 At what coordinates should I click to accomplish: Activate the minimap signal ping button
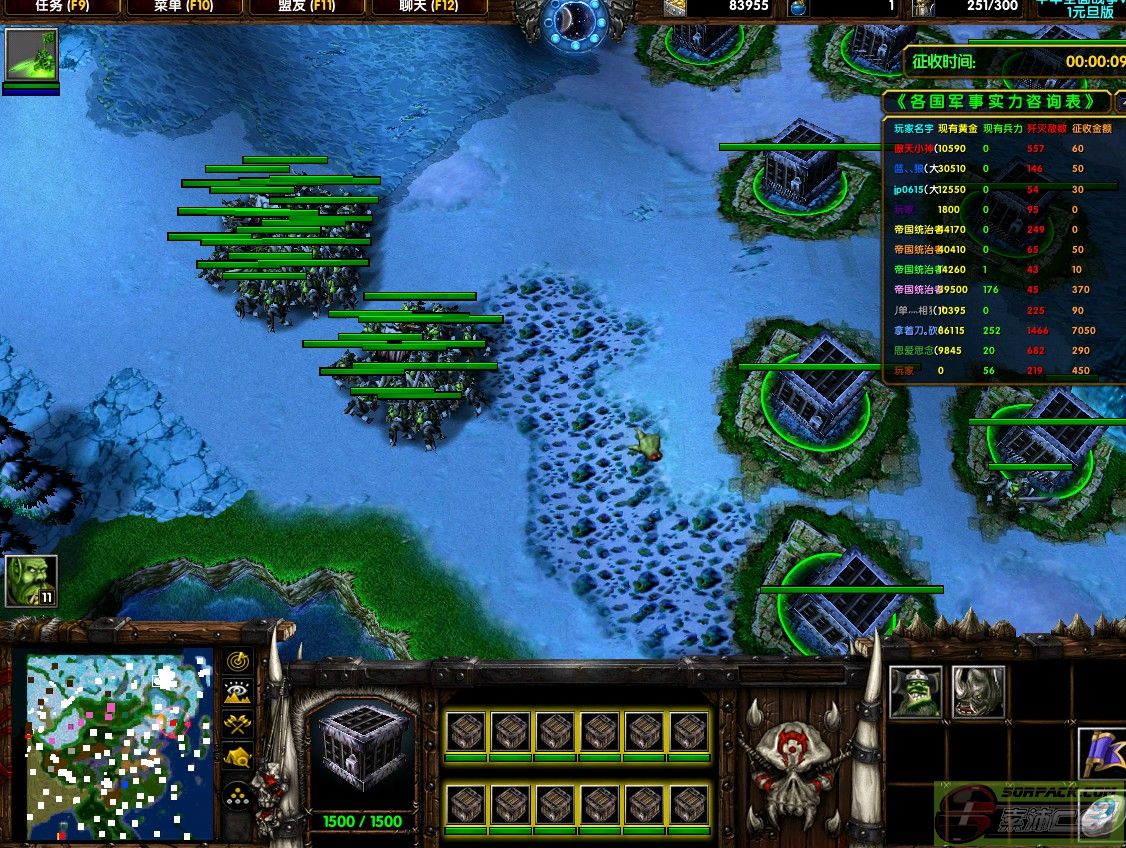click(x=237, y=661)
